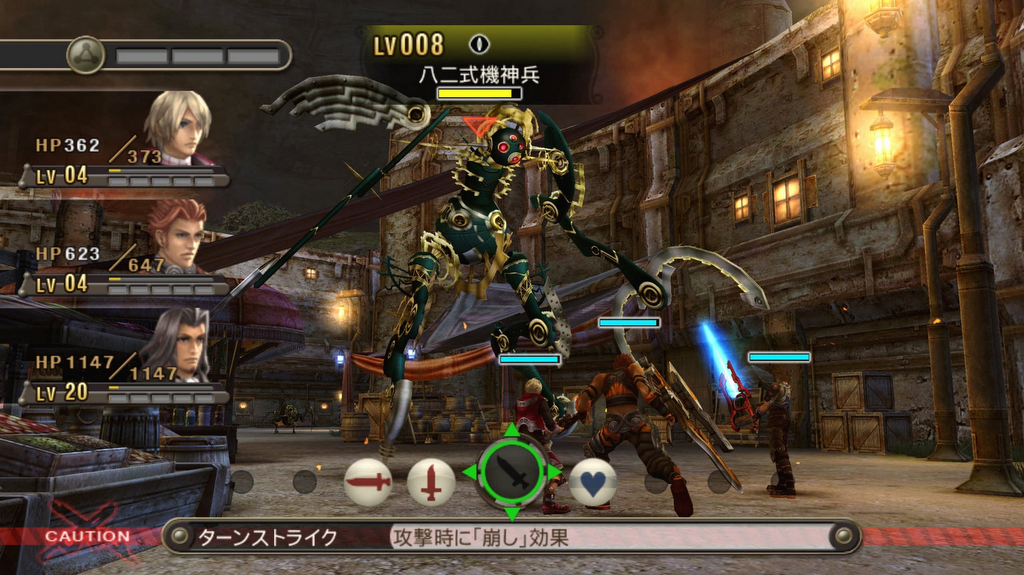
Task: Activate the green-ringed Turn Strike art
Action: (512, 473)
